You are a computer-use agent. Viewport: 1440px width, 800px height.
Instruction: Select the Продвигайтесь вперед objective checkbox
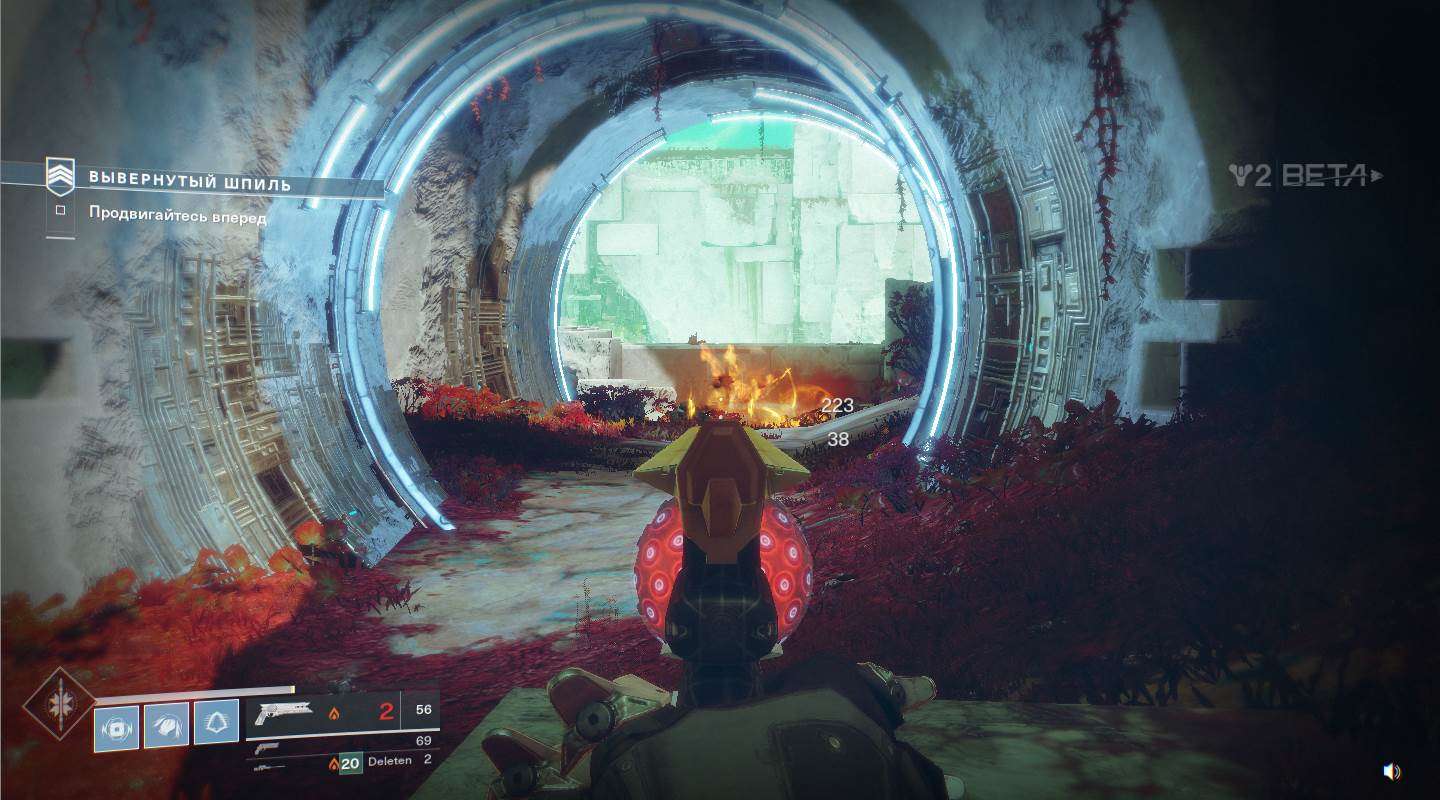coord(61,211)
